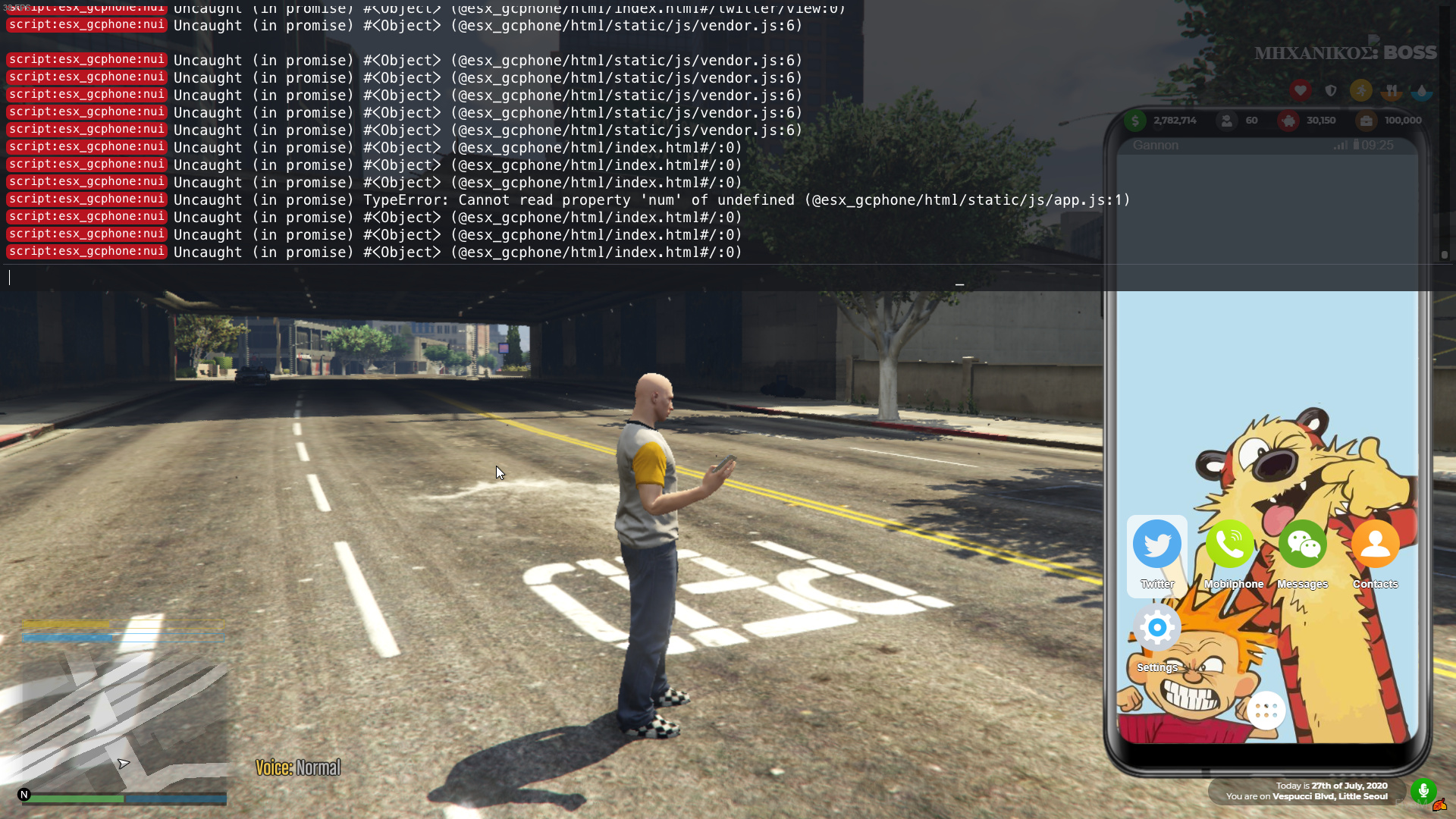Click the red heart health icon

pyautogui.click(x=1301, y=90)
